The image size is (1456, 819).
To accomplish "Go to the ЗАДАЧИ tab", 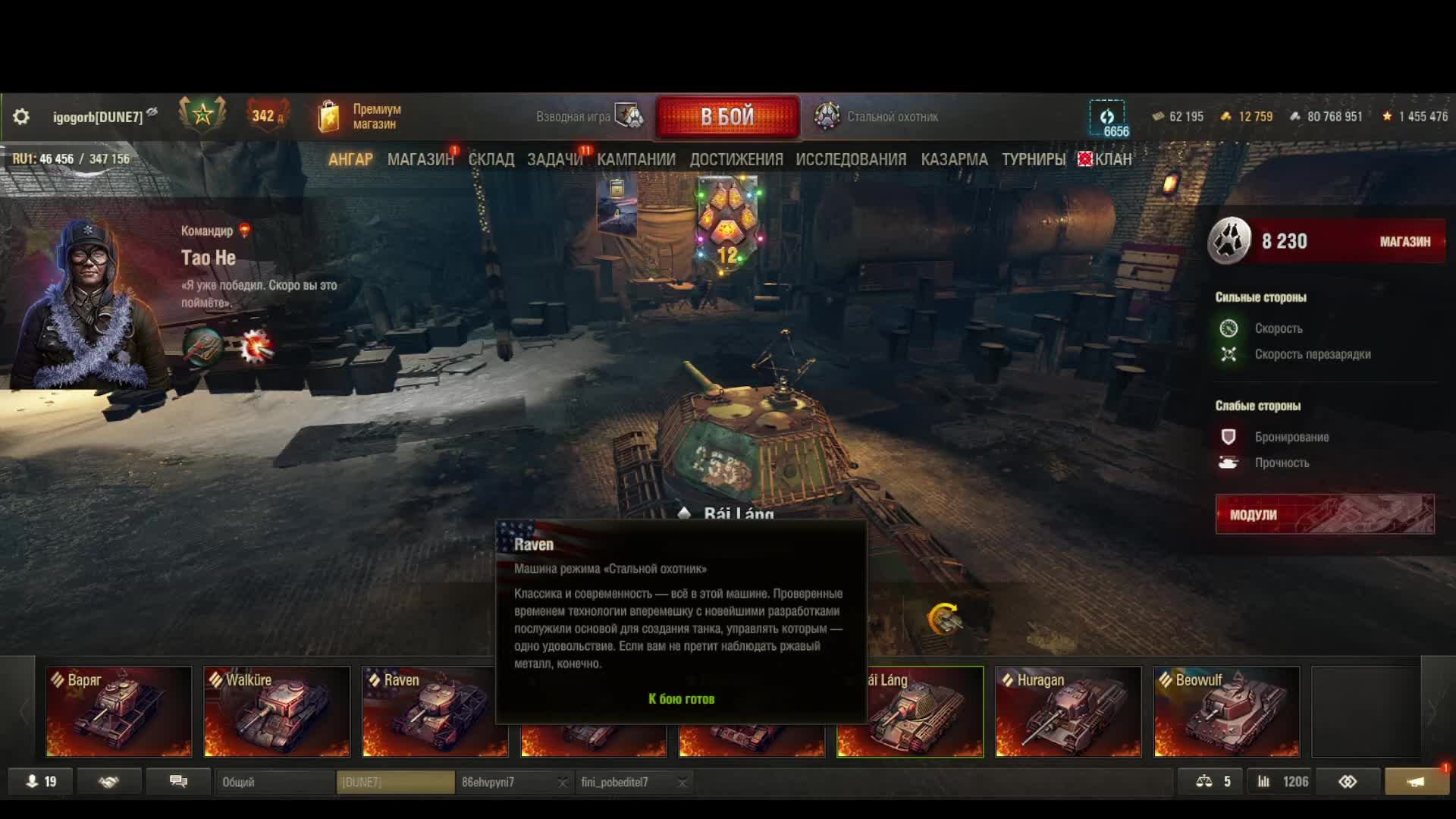I will pyautogui.click(x=554, y=159).
